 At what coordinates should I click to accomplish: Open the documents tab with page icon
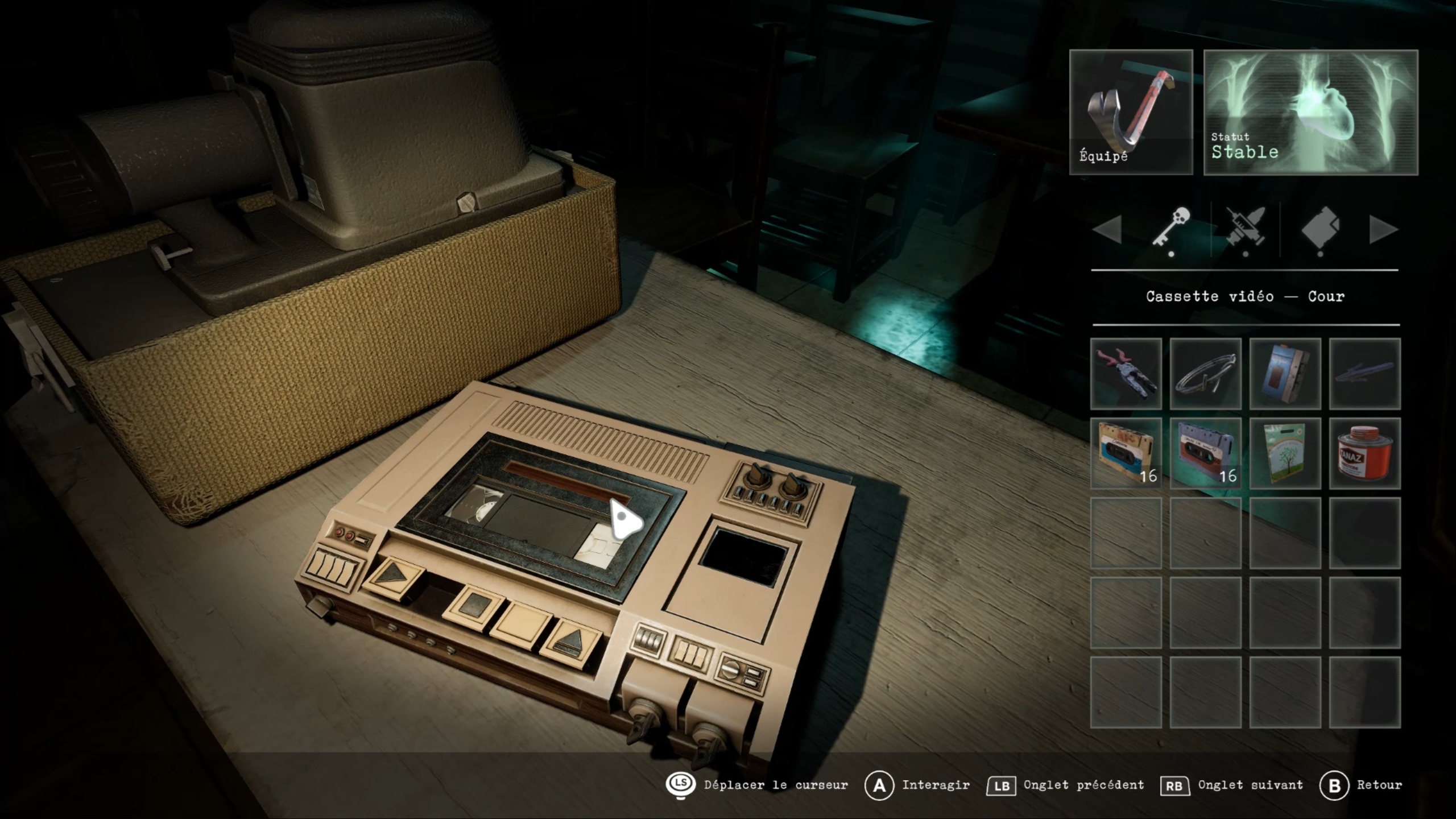[1320, 229]
